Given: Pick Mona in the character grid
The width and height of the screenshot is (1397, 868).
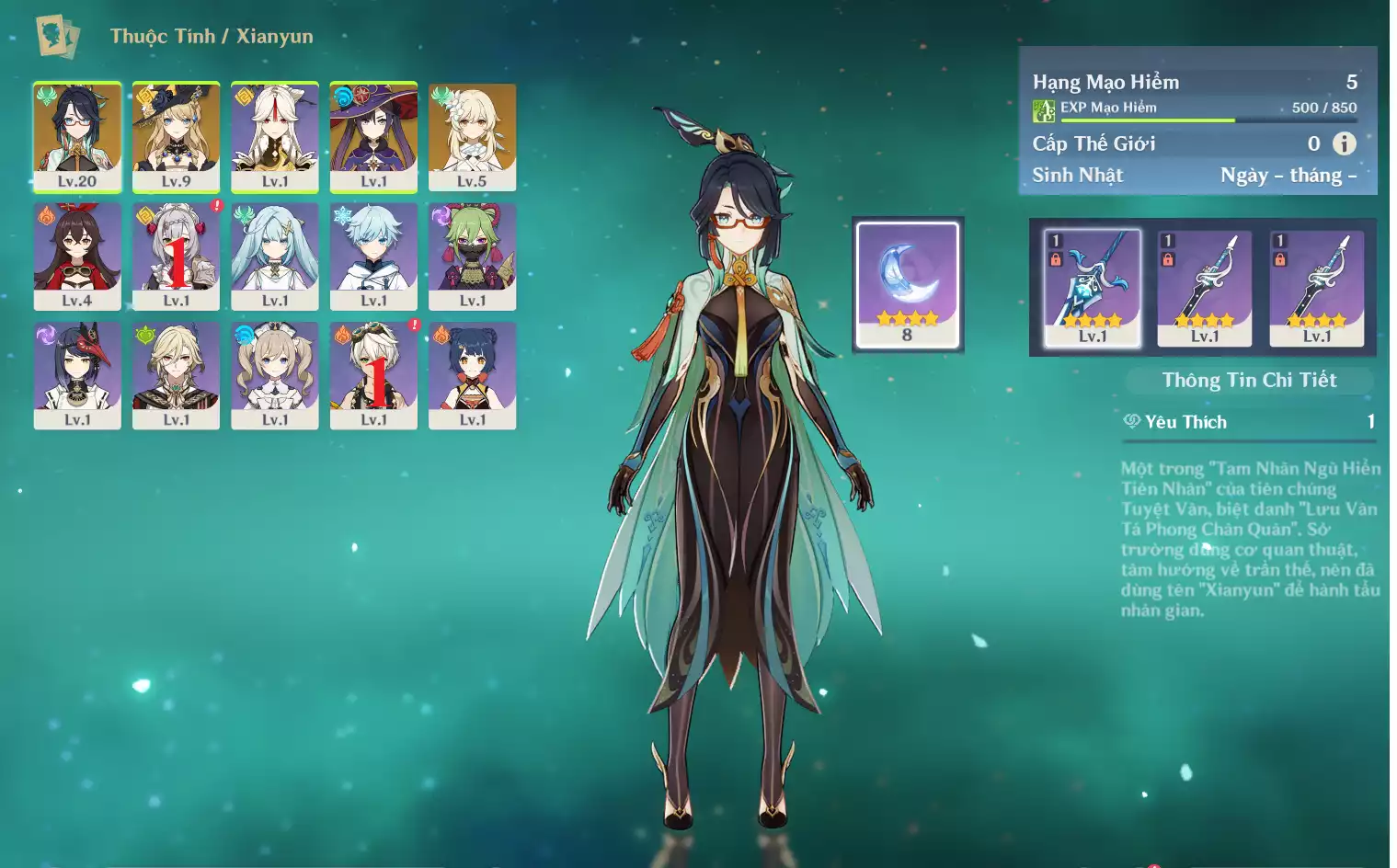Looking at the screenshot, I should pyautogui.click(x=373, y=136).
